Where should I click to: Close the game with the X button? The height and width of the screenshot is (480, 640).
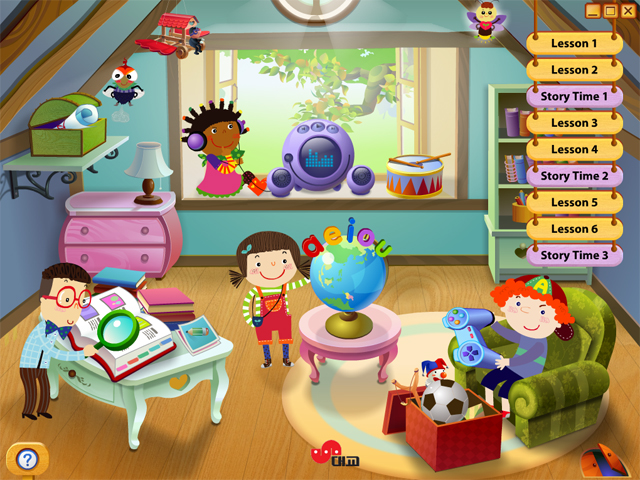626,11
